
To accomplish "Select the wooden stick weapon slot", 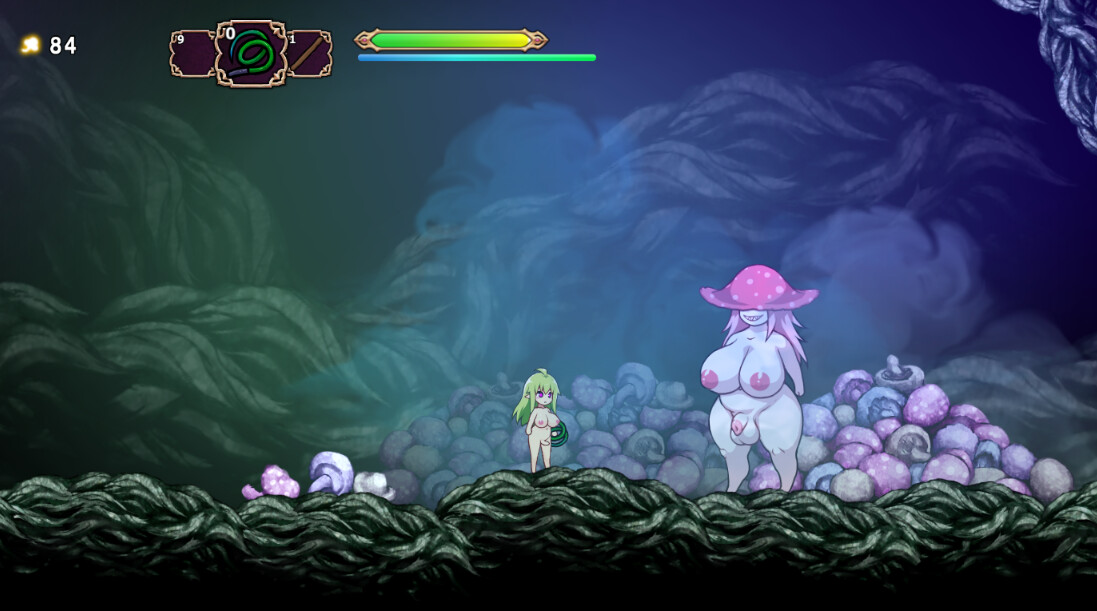I will [308, 54].
